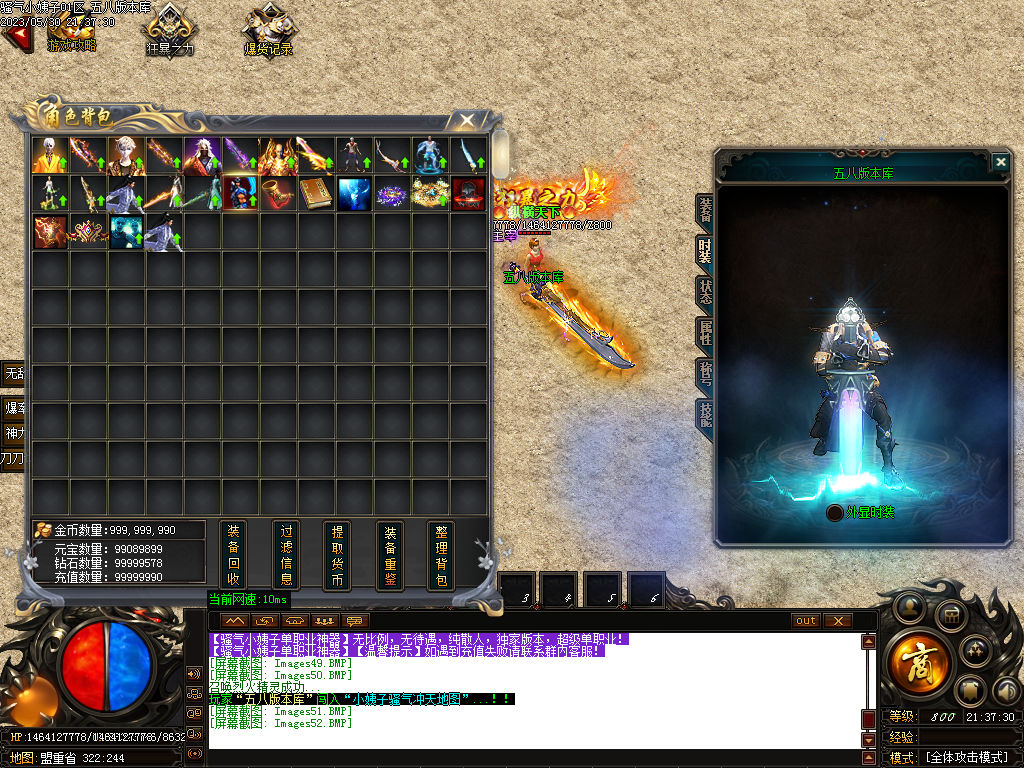The height and width of the screenshot is (768, 1024).
Task: Open the 装备重鉴 equipment re-appraise button
Action: 390,555
